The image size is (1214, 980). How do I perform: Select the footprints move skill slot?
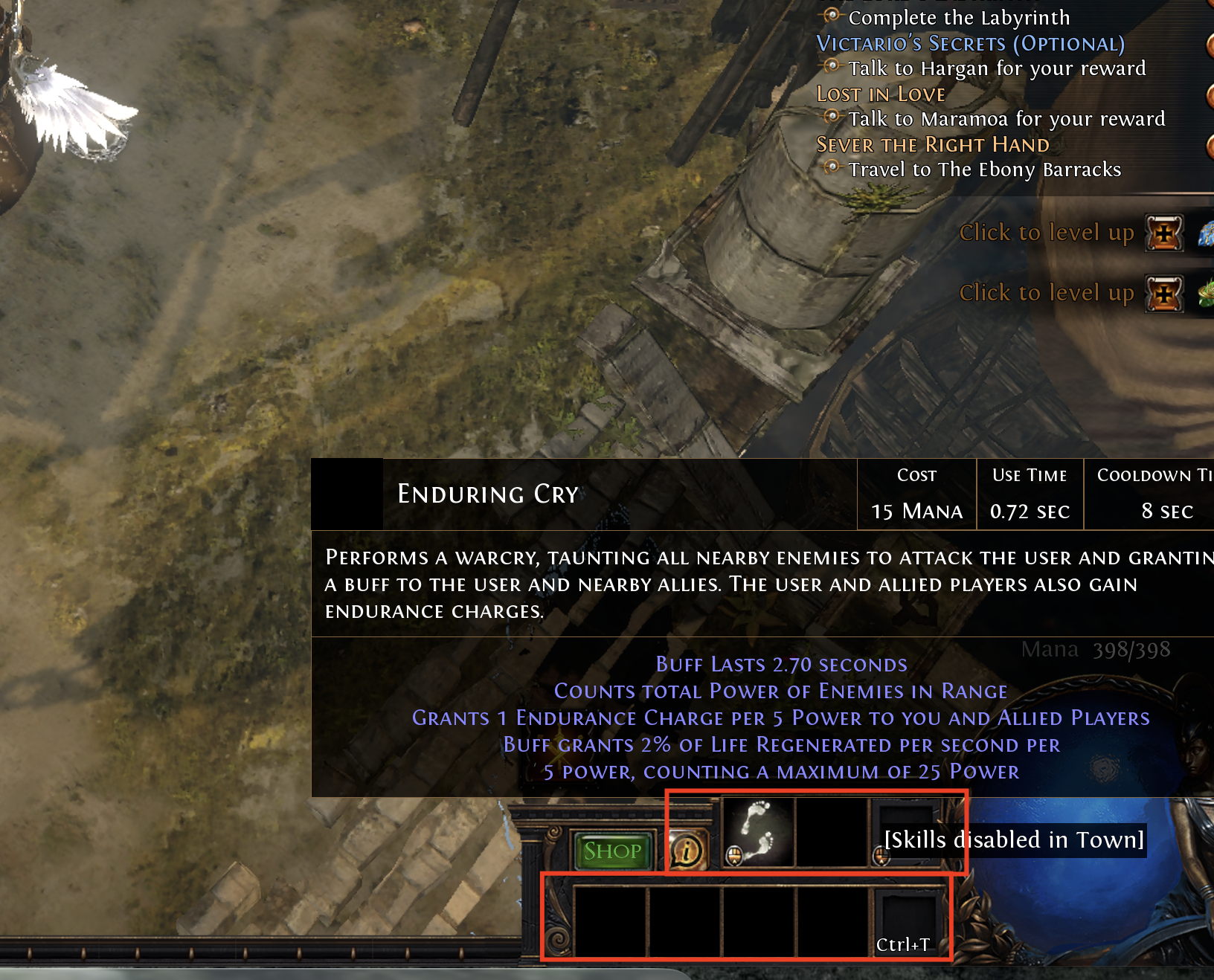(758, 832)
